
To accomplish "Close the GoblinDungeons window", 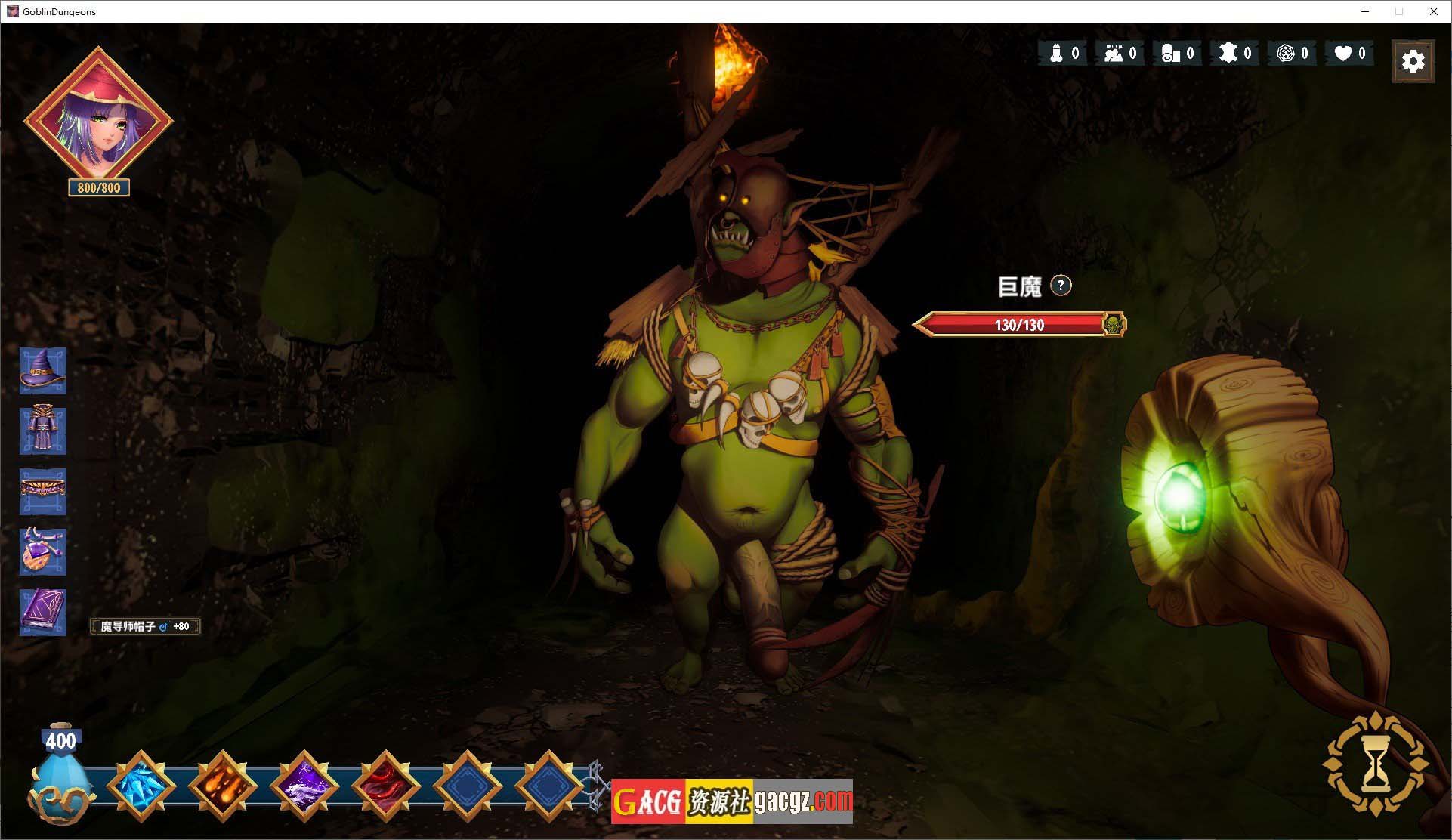I will [x=1433, y=11].
